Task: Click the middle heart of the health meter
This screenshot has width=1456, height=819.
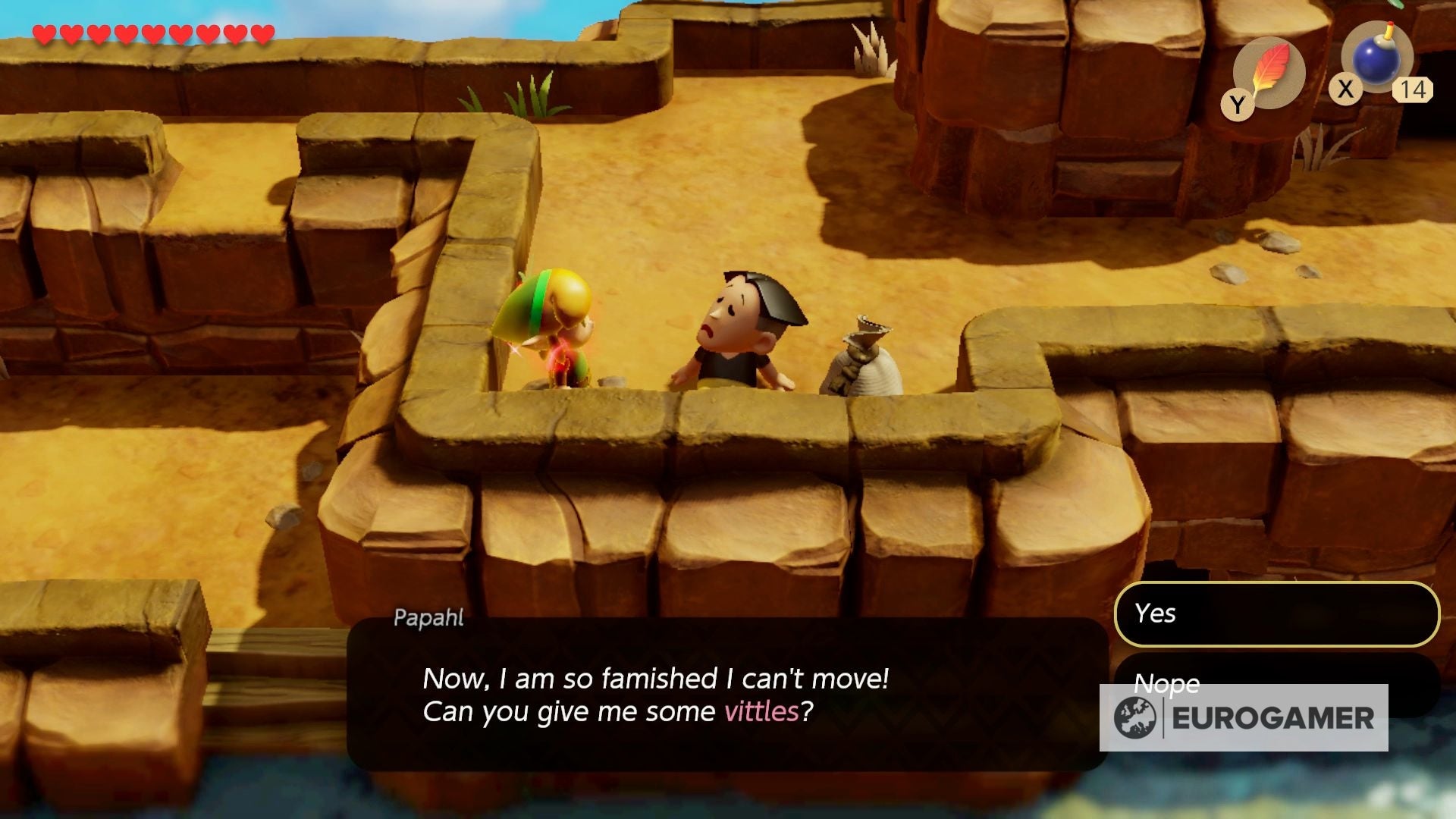Action: (154, 34)
